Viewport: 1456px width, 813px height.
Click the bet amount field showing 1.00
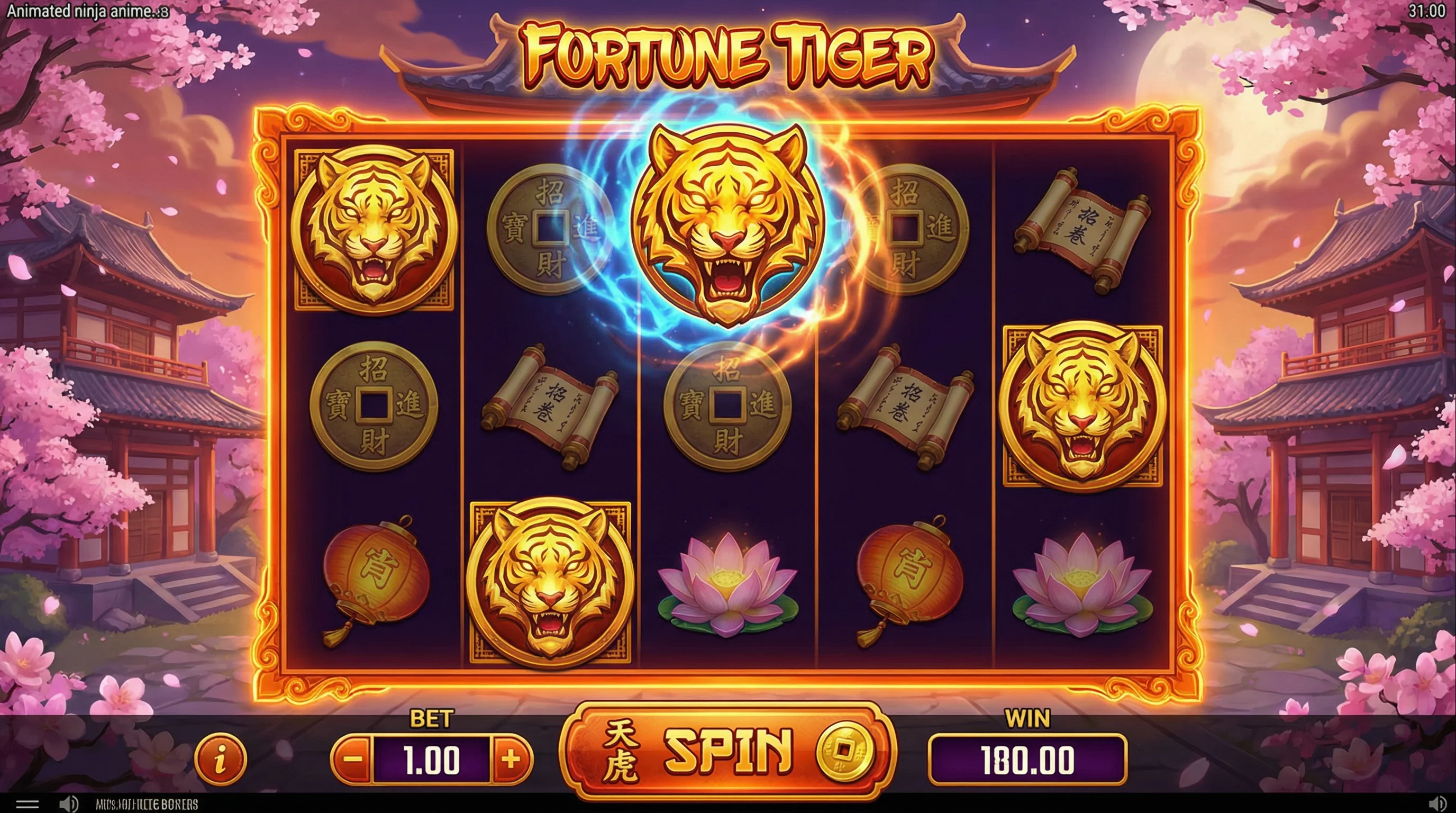[x=433, y=761]
